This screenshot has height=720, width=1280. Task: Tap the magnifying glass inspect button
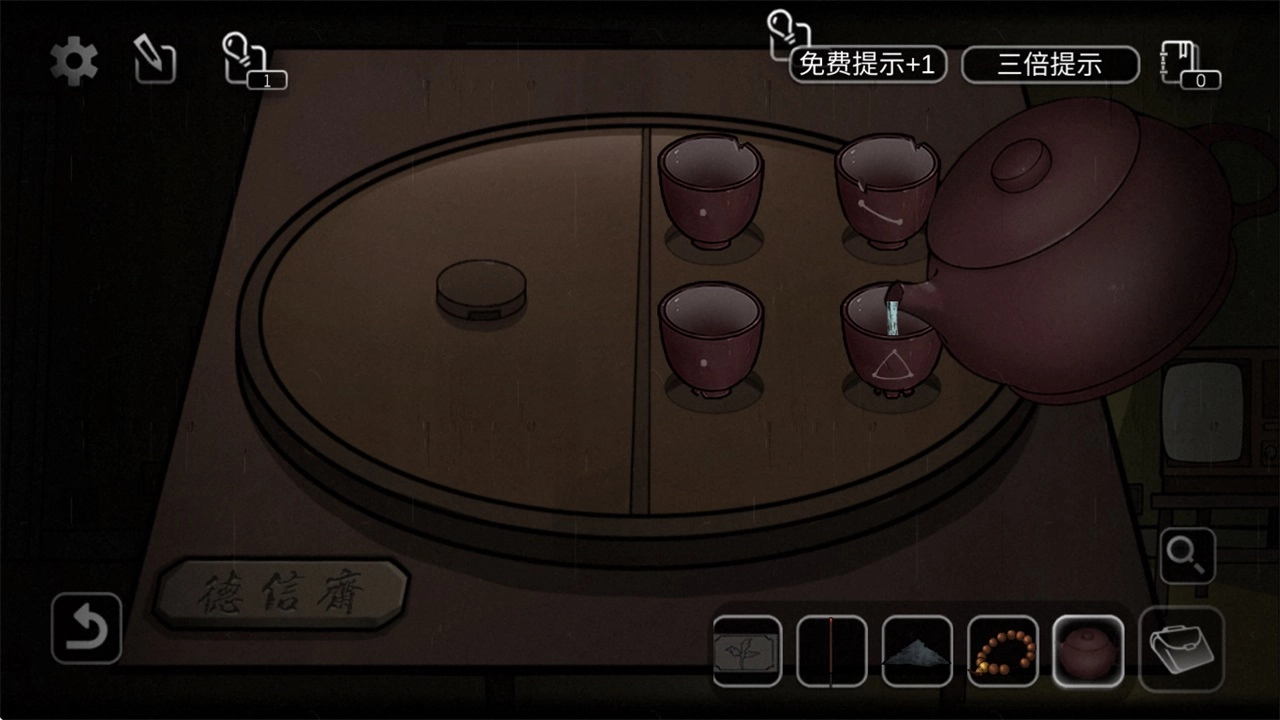(x=1187, y=556)
